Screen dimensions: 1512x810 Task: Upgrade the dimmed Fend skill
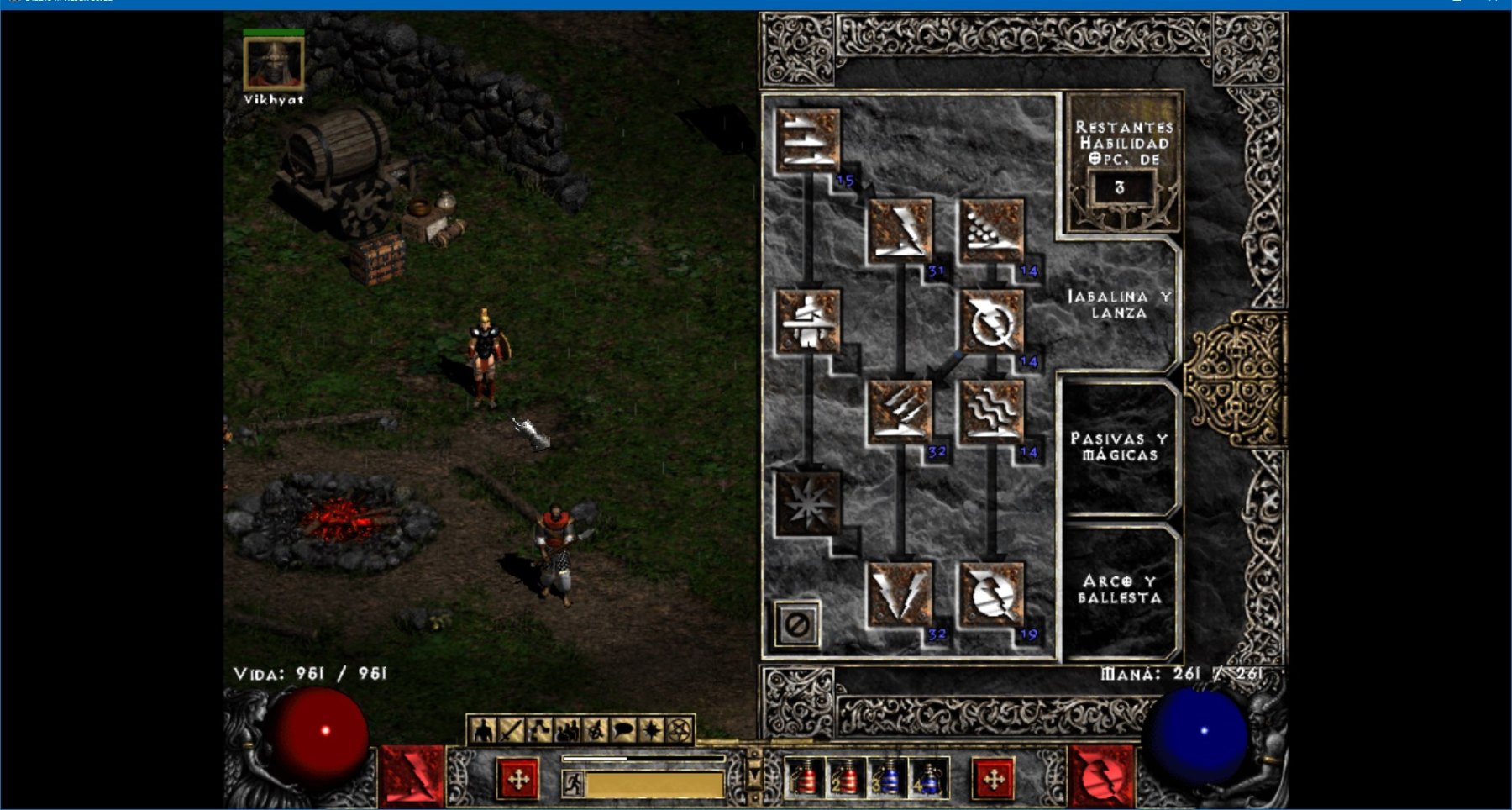[x=808, y=502]
